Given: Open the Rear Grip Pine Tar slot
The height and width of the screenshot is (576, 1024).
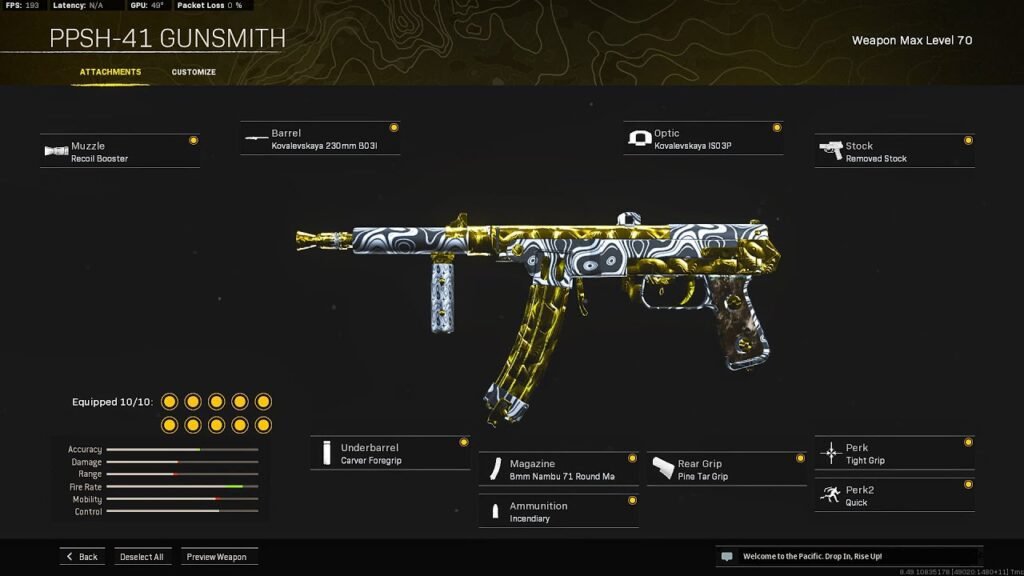Looking at the screenshot, I should (726, 469).
